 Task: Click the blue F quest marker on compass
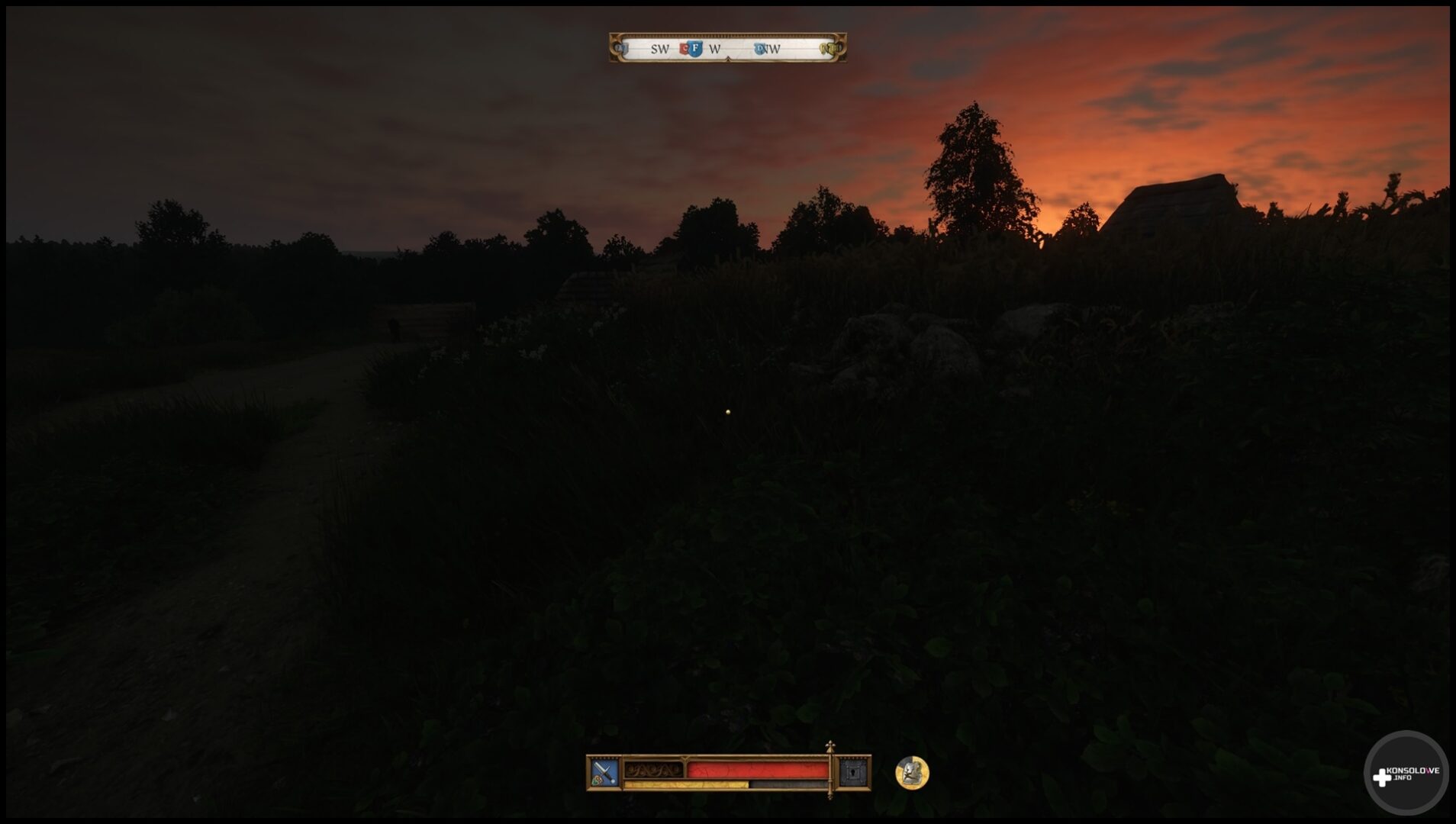pos(695,49)
